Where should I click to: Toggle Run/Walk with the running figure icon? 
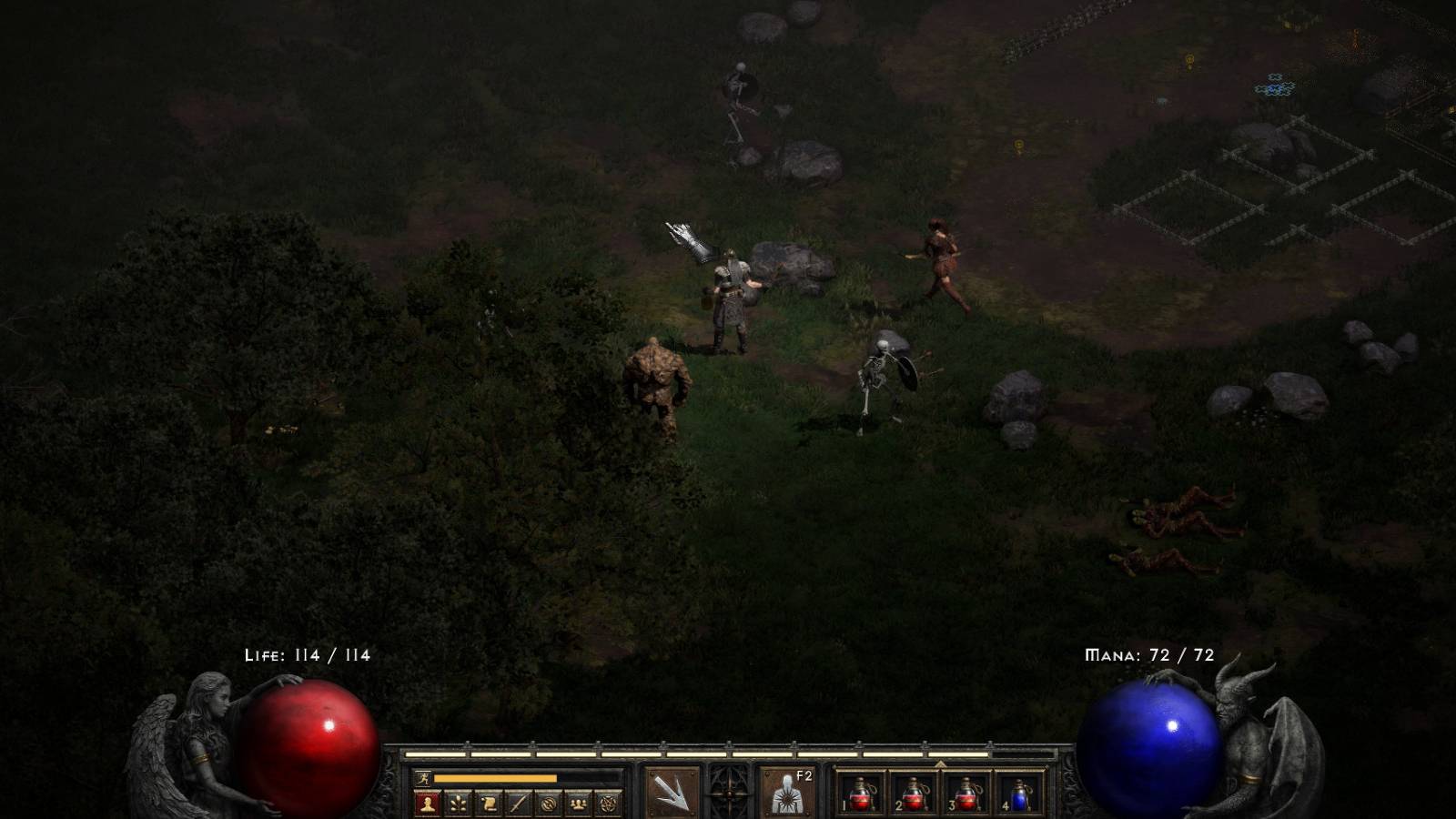[x=423, y=777]
